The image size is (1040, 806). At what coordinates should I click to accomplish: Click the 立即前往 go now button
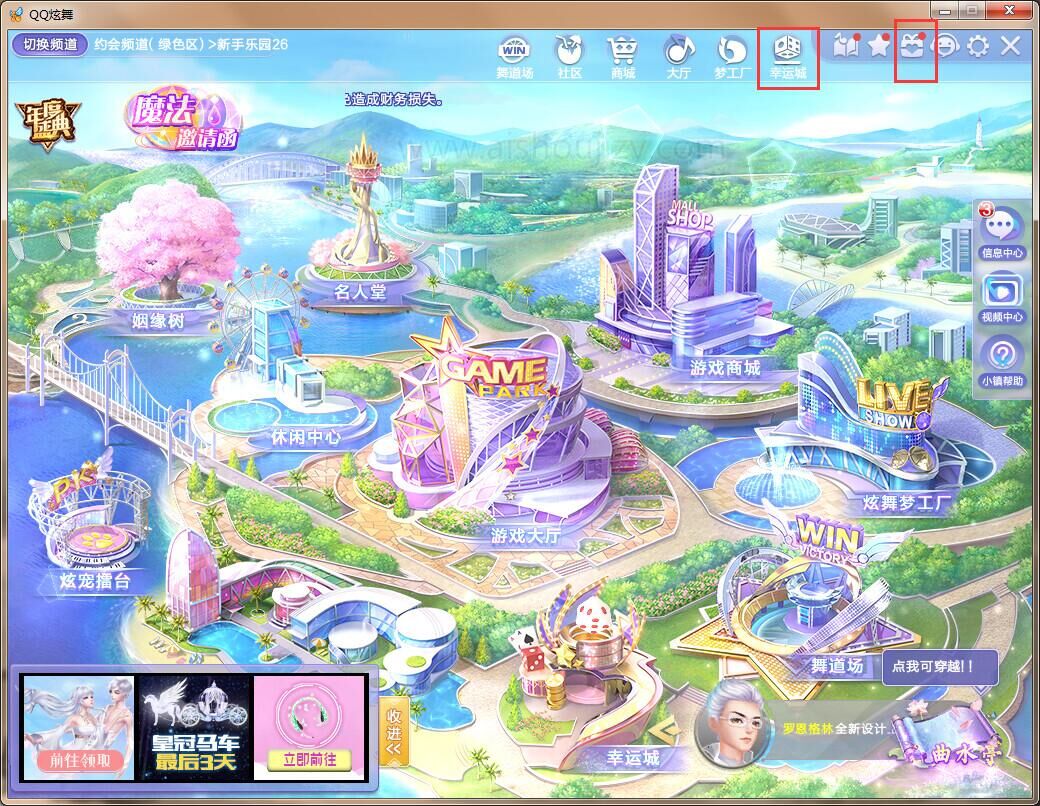point(307,758)
